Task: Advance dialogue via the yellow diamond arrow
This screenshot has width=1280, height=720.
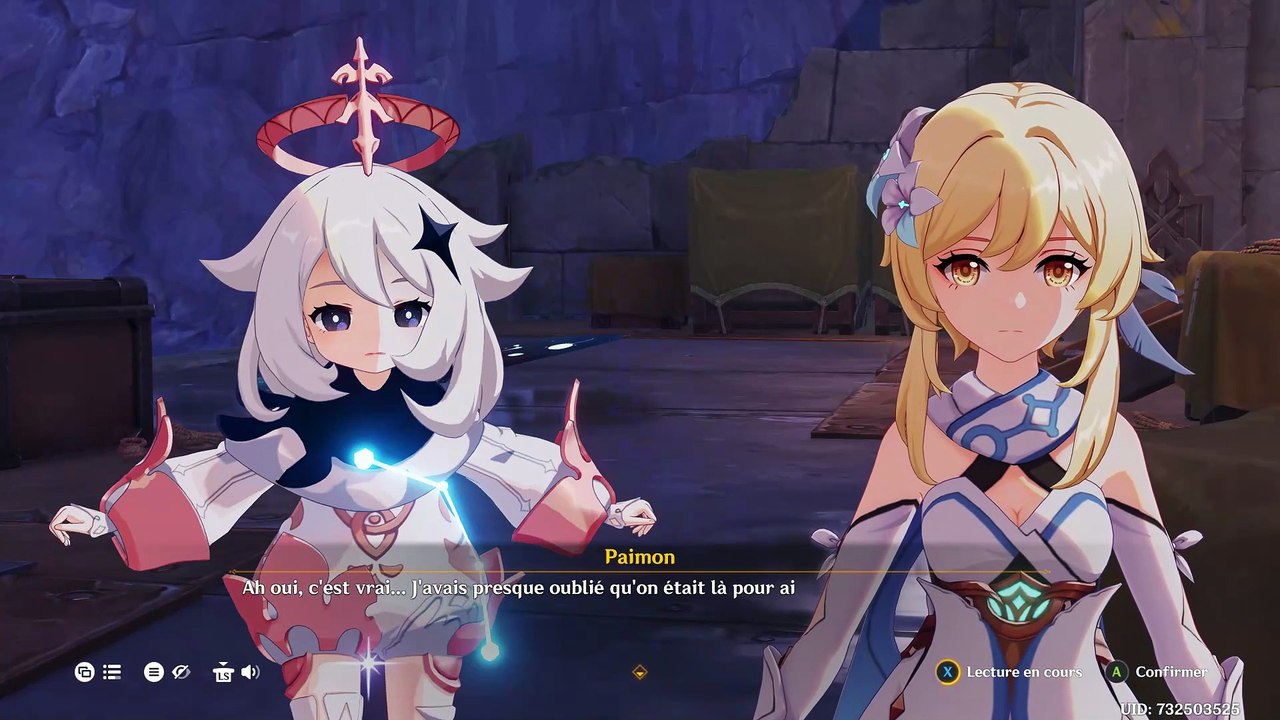Action: (x=640, y=672)
